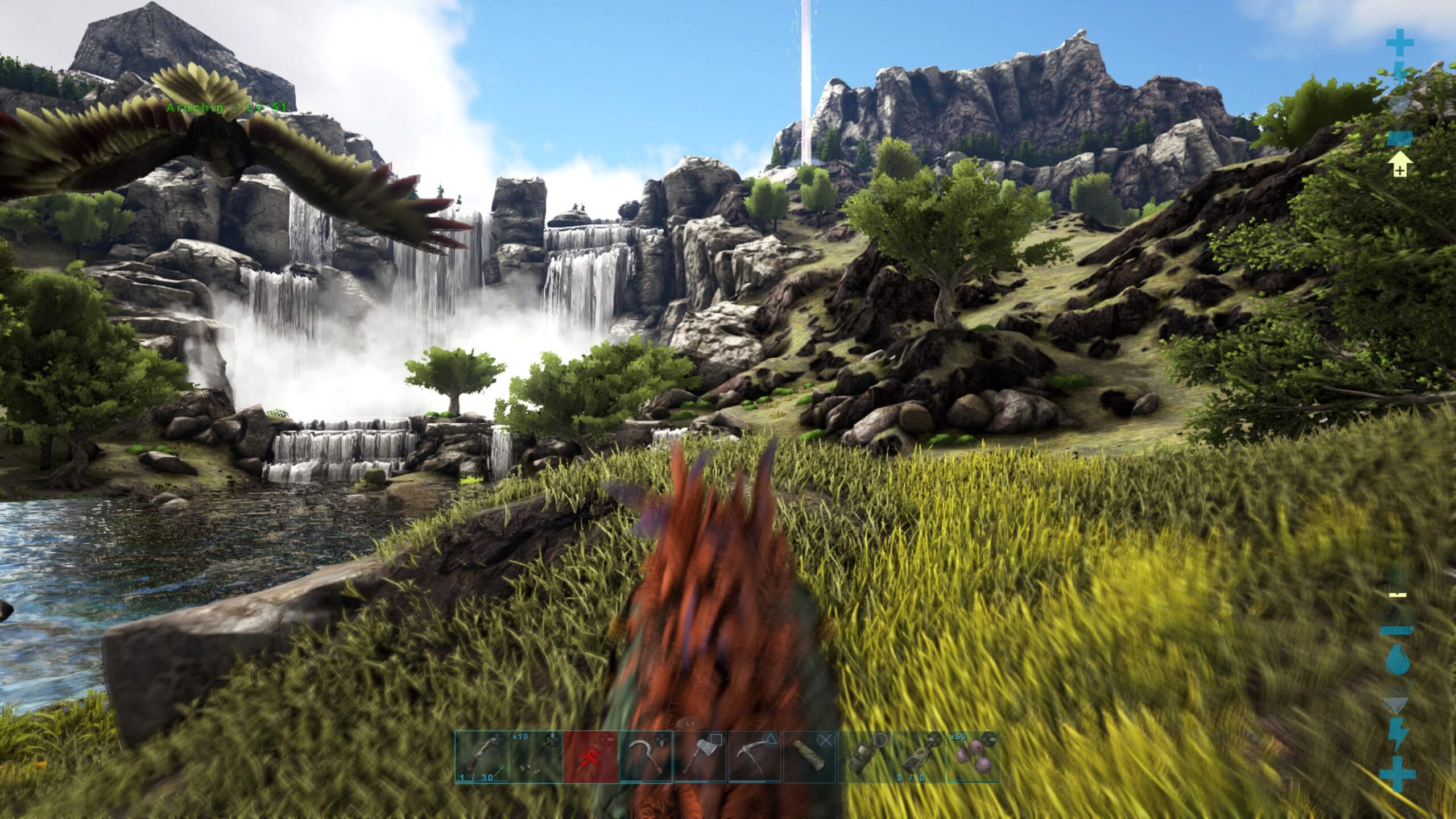Equip the sickle from the hotbar

tap(646, 757)
